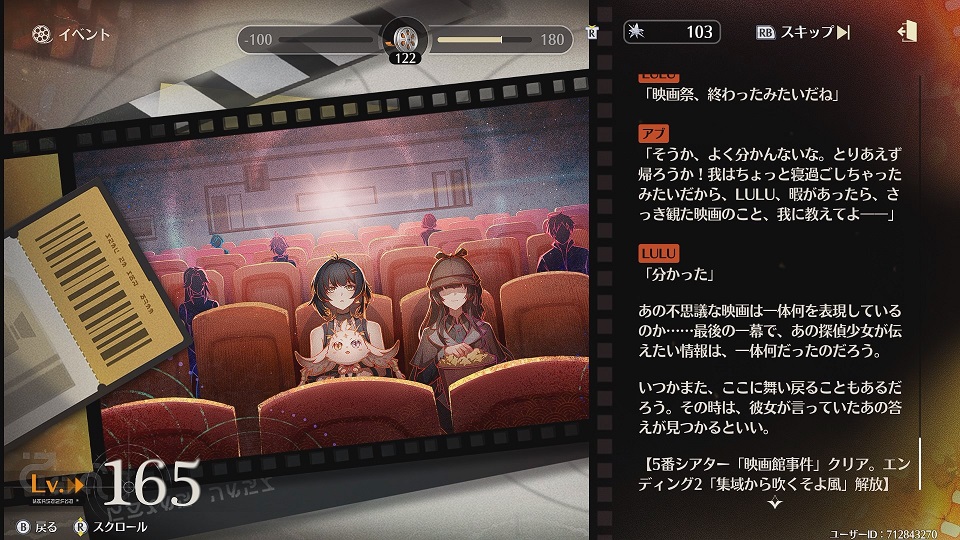Exit through the door icon

tap(908, 32)
